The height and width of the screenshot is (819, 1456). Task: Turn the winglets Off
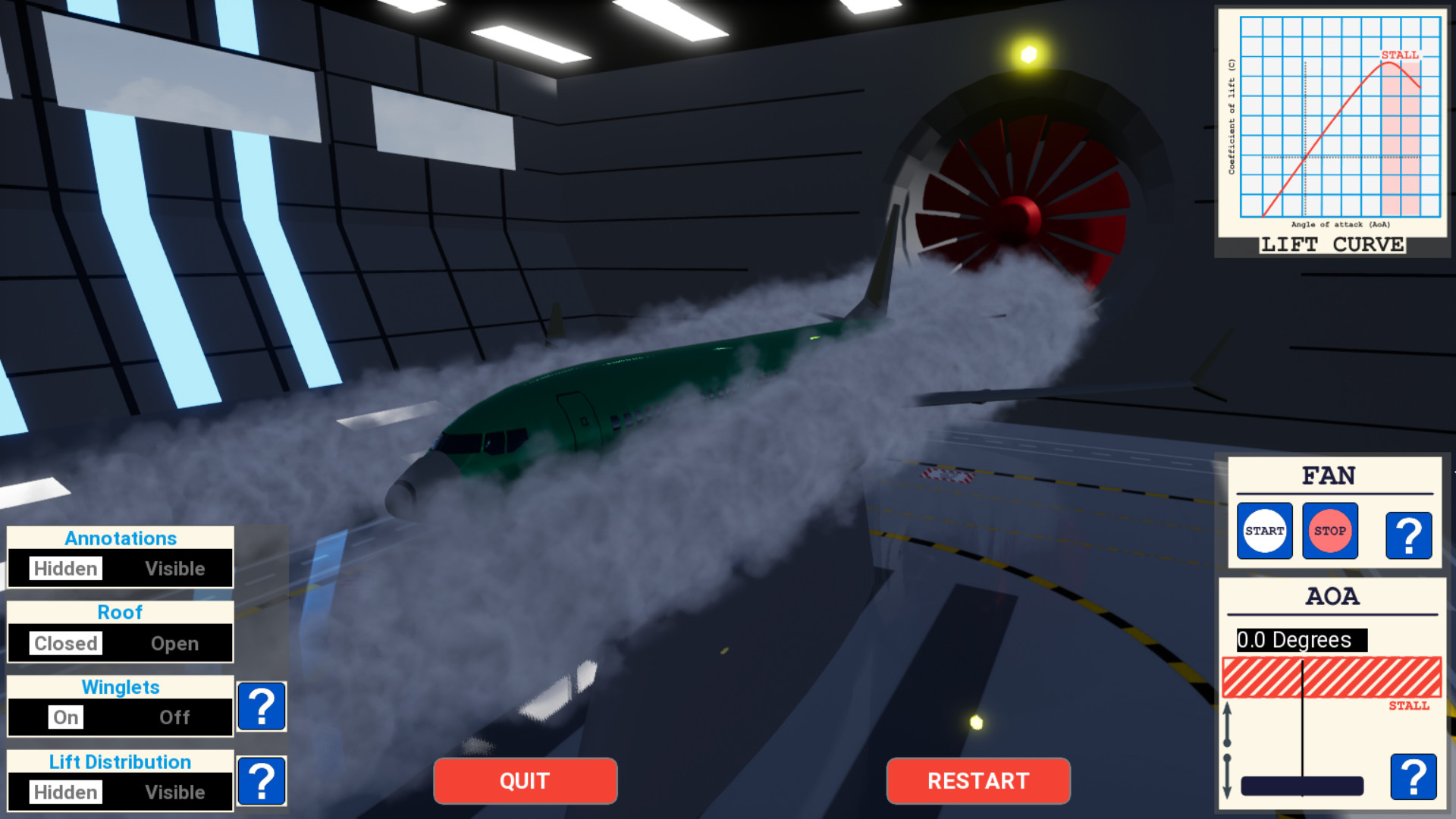175,717
